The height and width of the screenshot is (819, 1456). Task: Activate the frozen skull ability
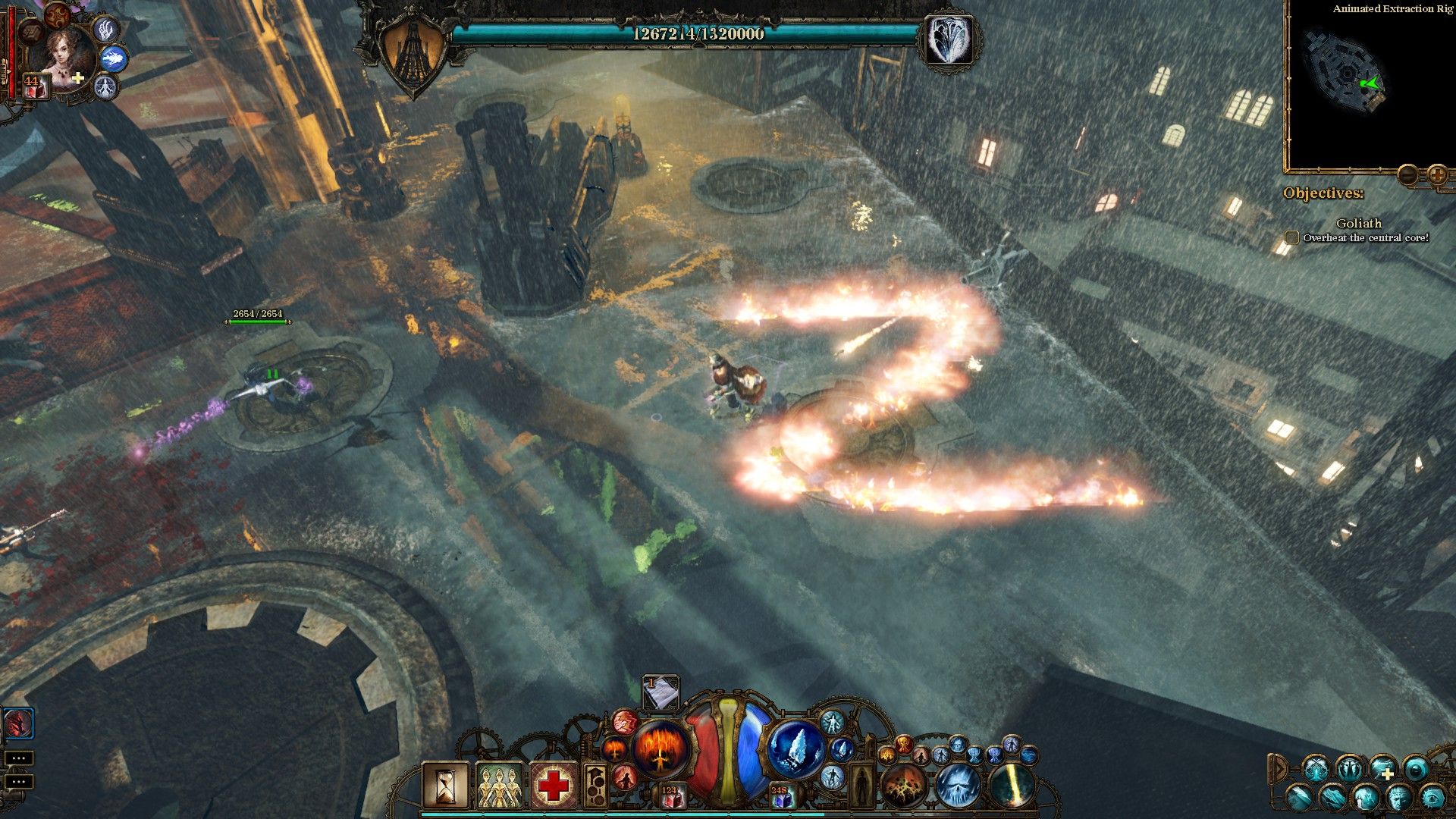[x=957, y=785]
